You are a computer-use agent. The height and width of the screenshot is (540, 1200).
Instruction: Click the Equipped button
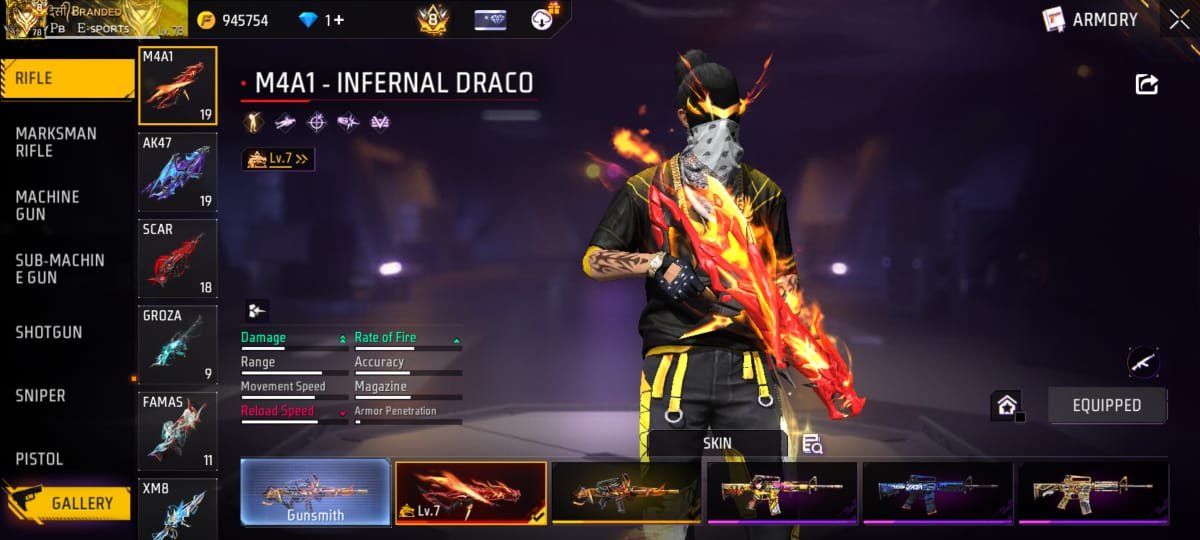(1107, 405)
